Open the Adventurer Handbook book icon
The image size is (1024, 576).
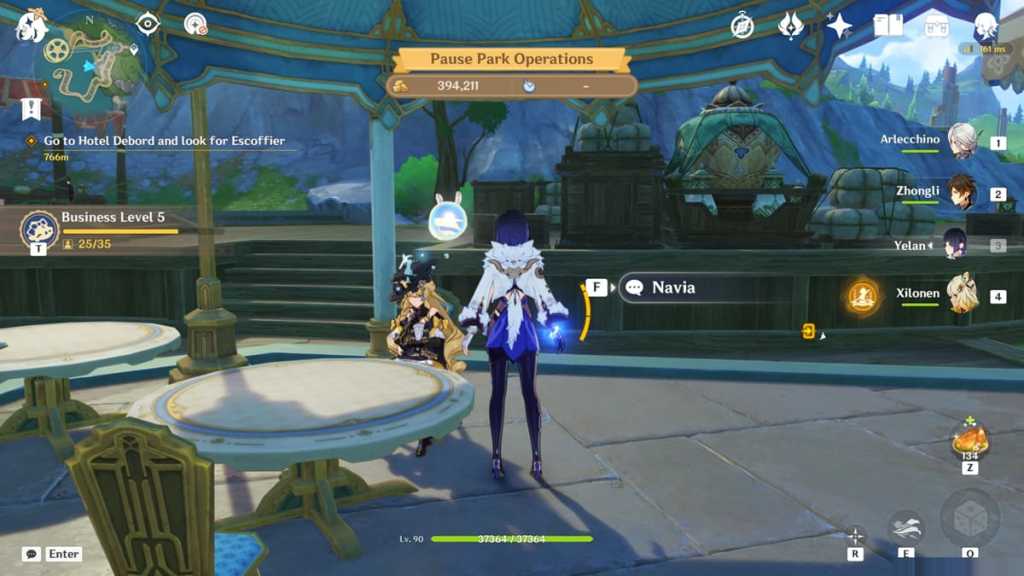click(888, 26)
